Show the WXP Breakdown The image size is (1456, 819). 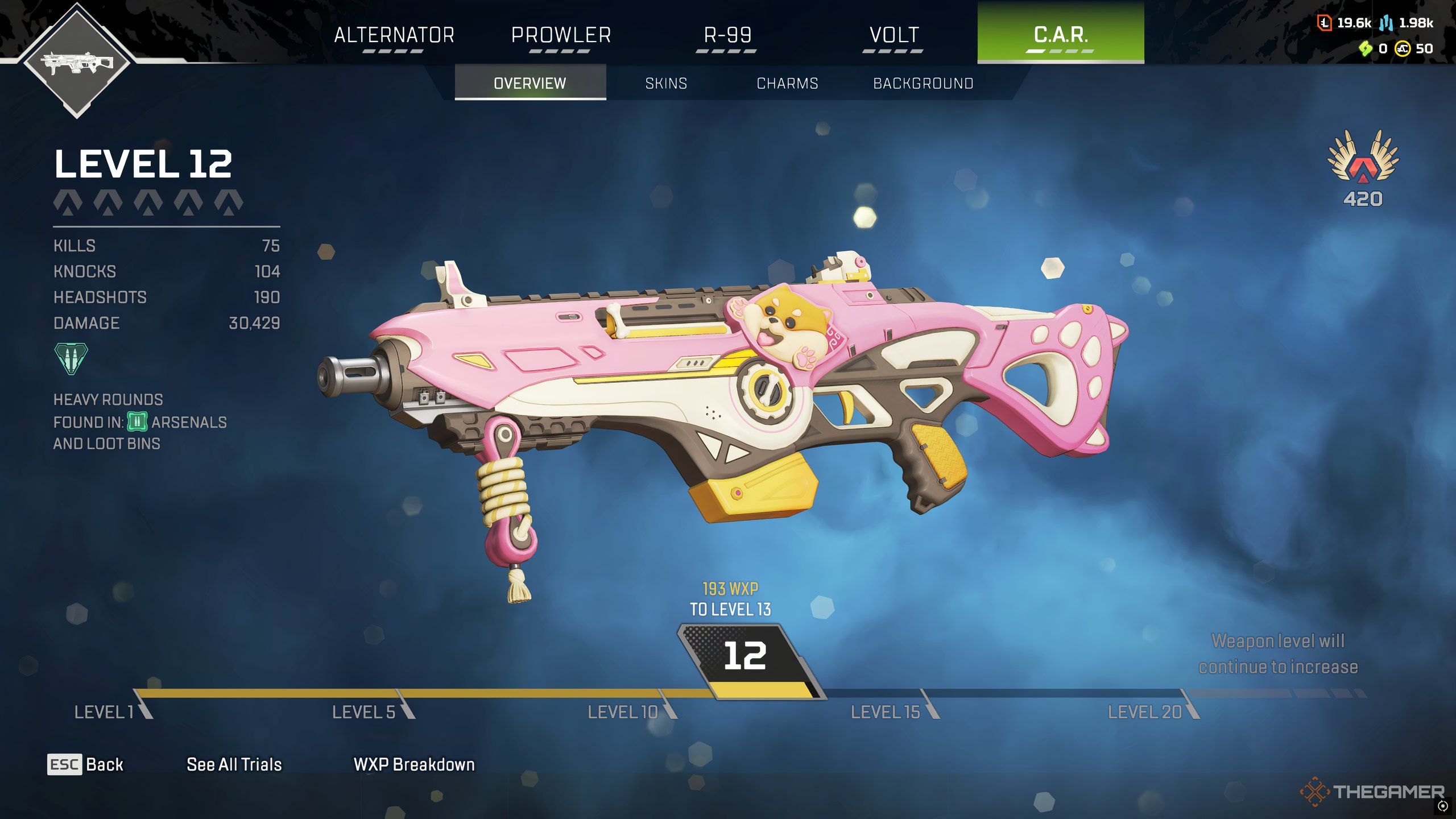(414, 764)
